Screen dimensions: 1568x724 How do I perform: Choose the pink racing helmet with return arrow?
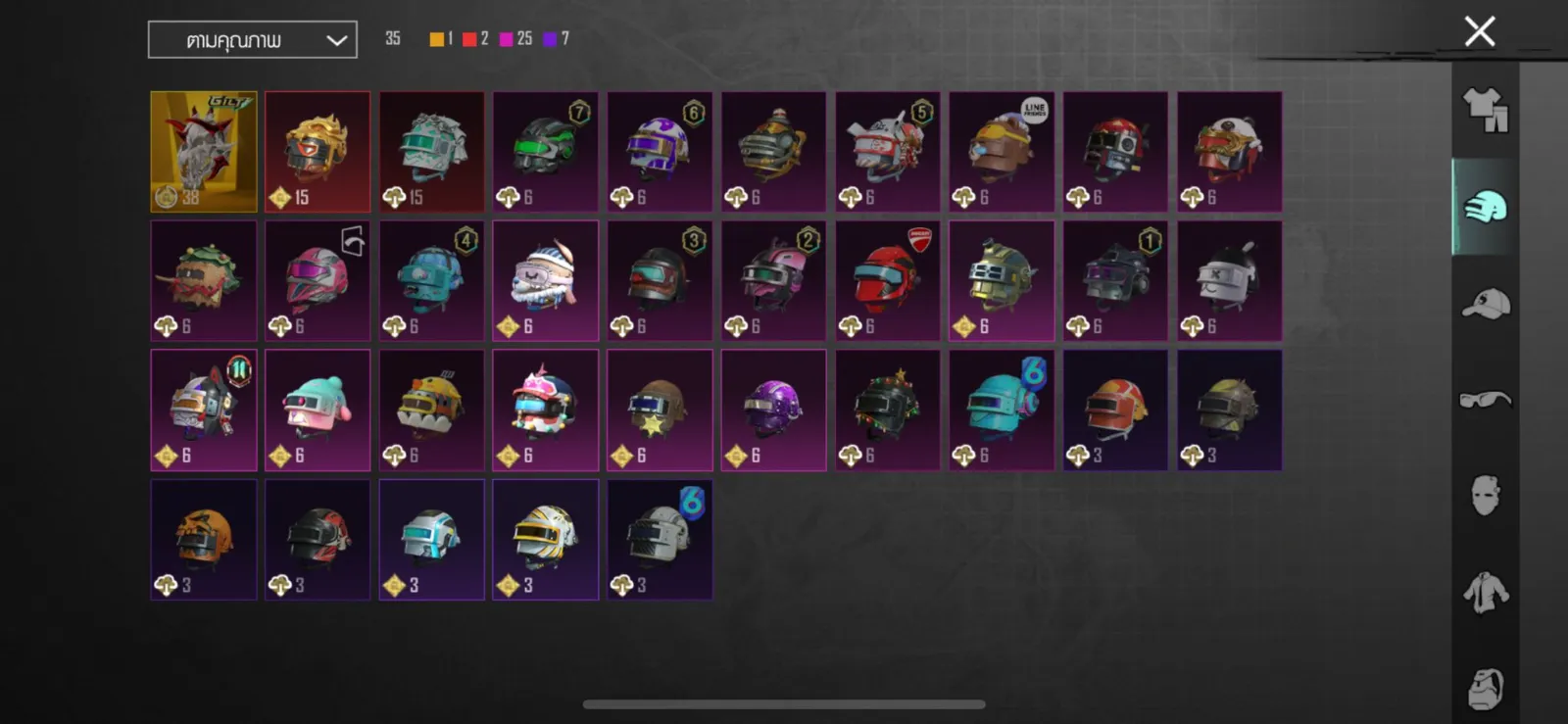[318, 281]
